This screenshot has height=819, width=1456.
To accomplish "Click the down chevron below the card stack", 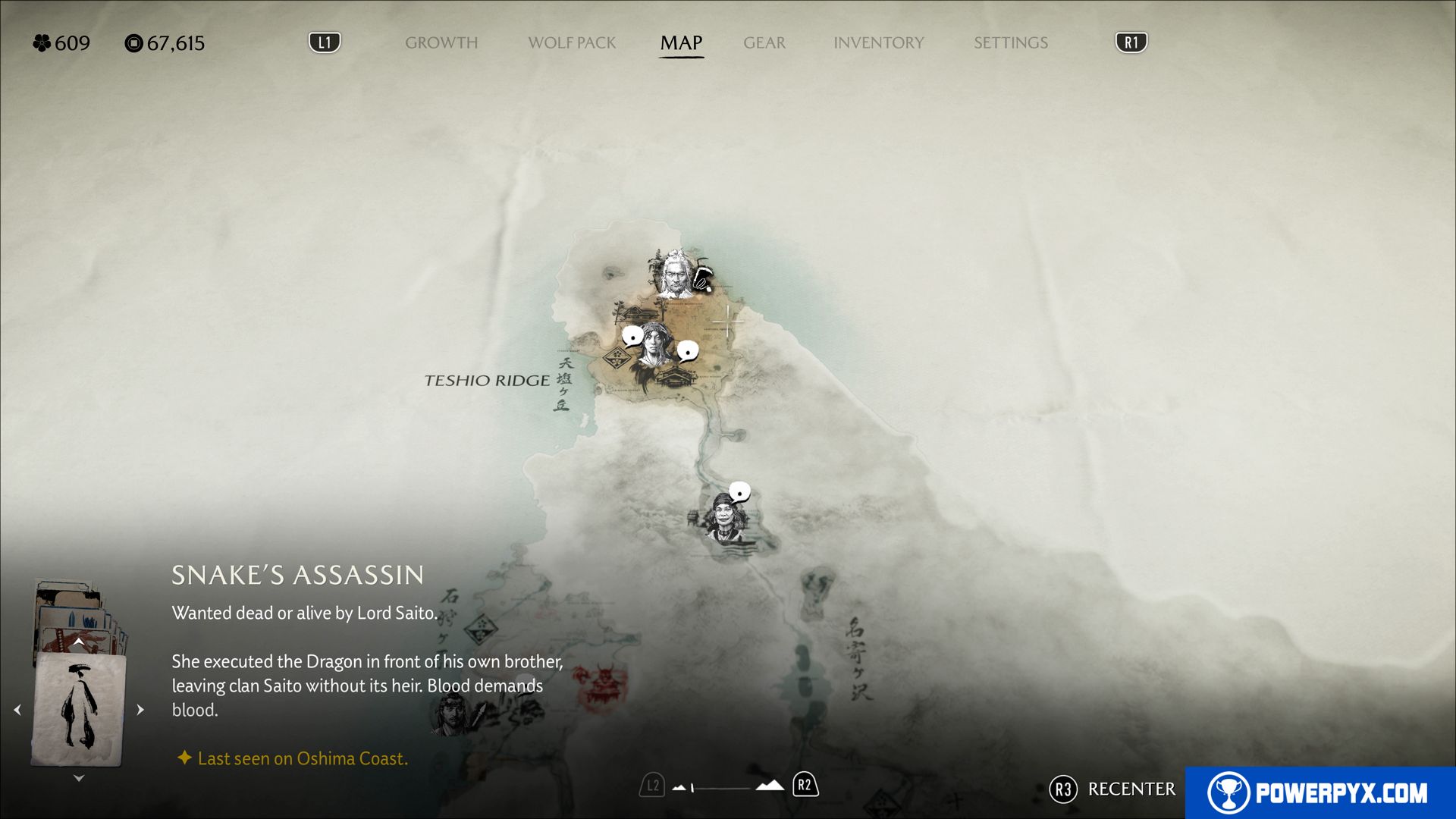I will tap(79, 778).
